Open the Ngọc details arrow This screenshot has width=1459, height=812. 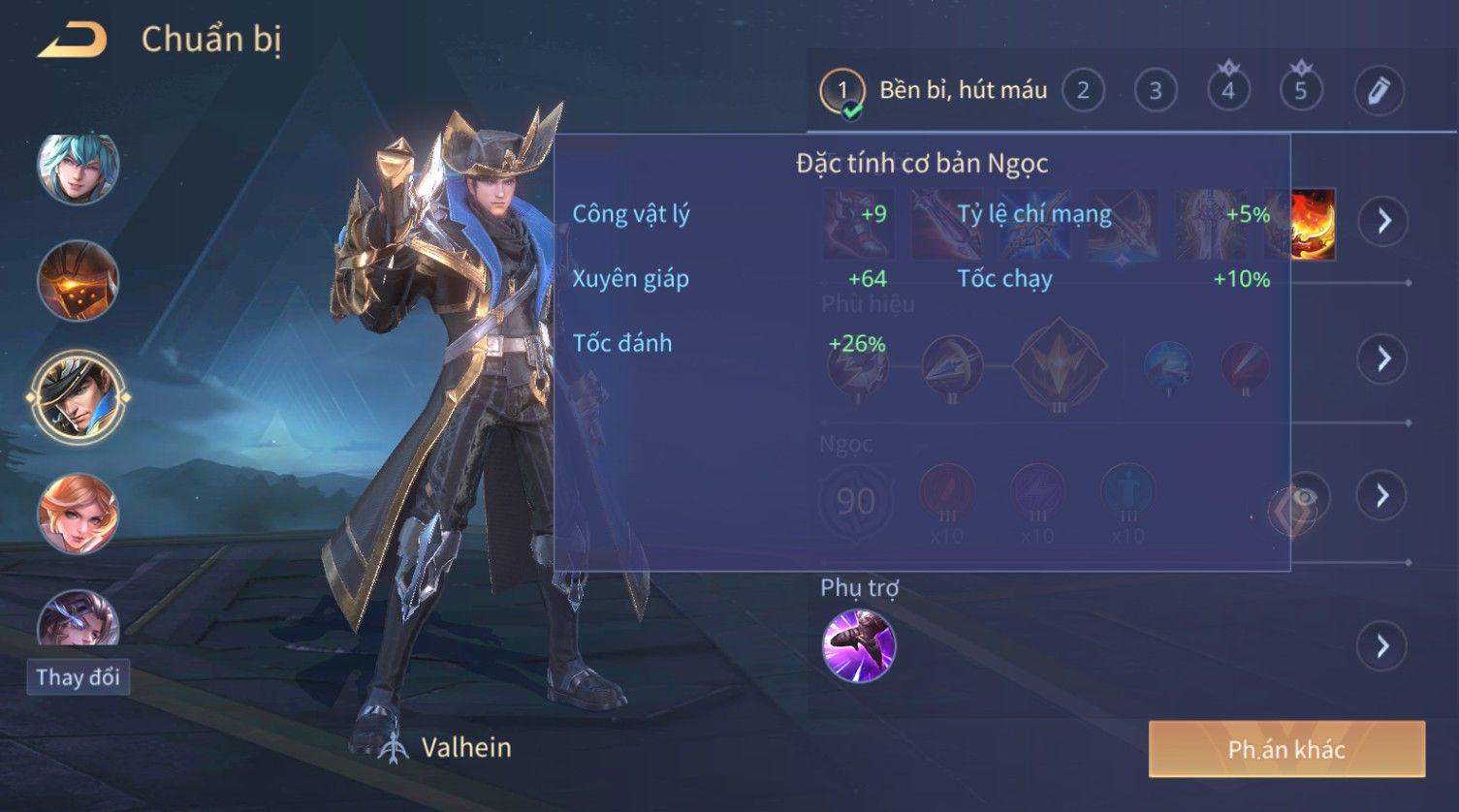(x=1383, y=496)
